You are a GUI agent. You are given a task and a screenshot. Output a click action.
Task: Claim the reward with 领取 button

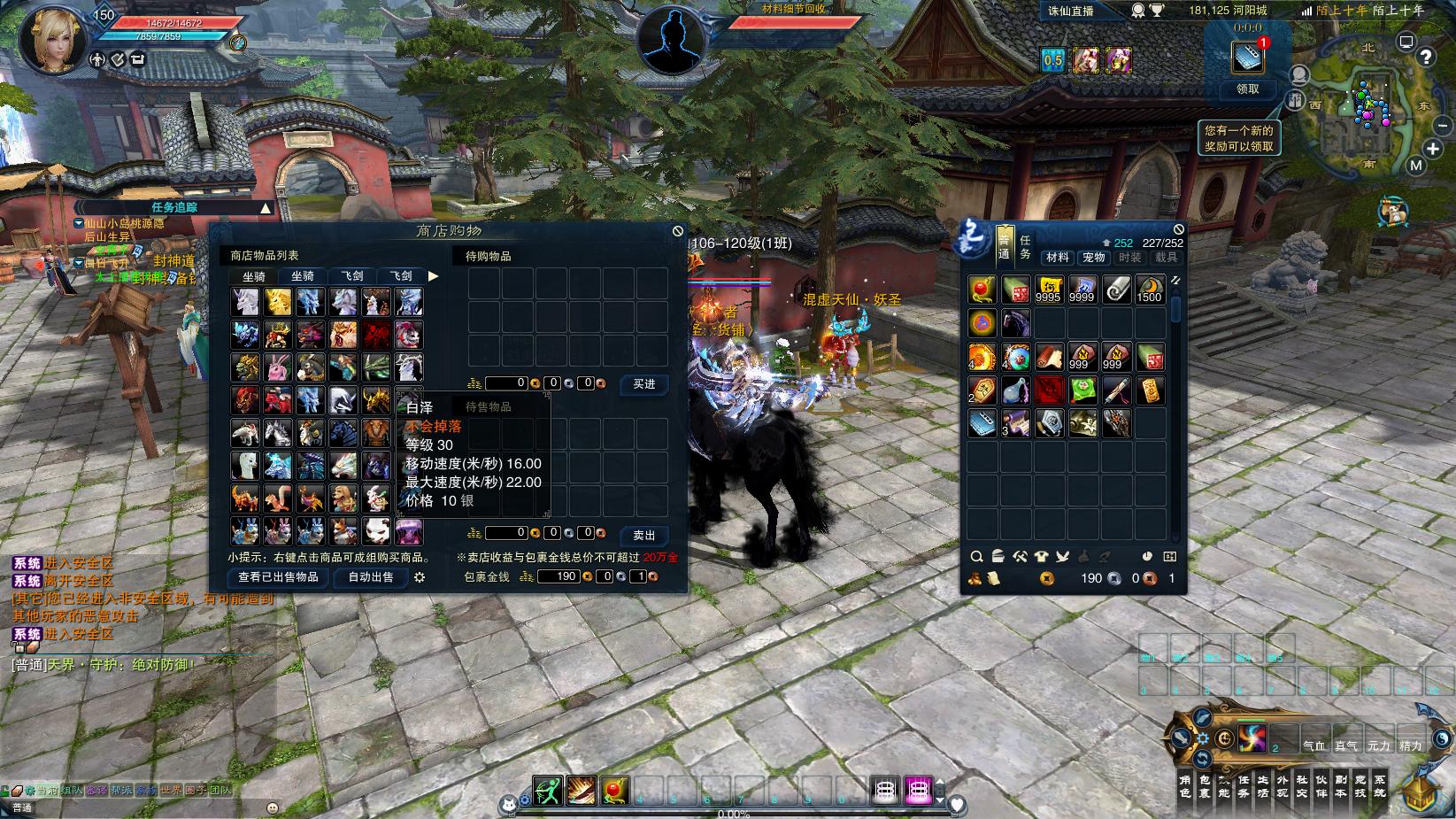tap(1247, 89)
